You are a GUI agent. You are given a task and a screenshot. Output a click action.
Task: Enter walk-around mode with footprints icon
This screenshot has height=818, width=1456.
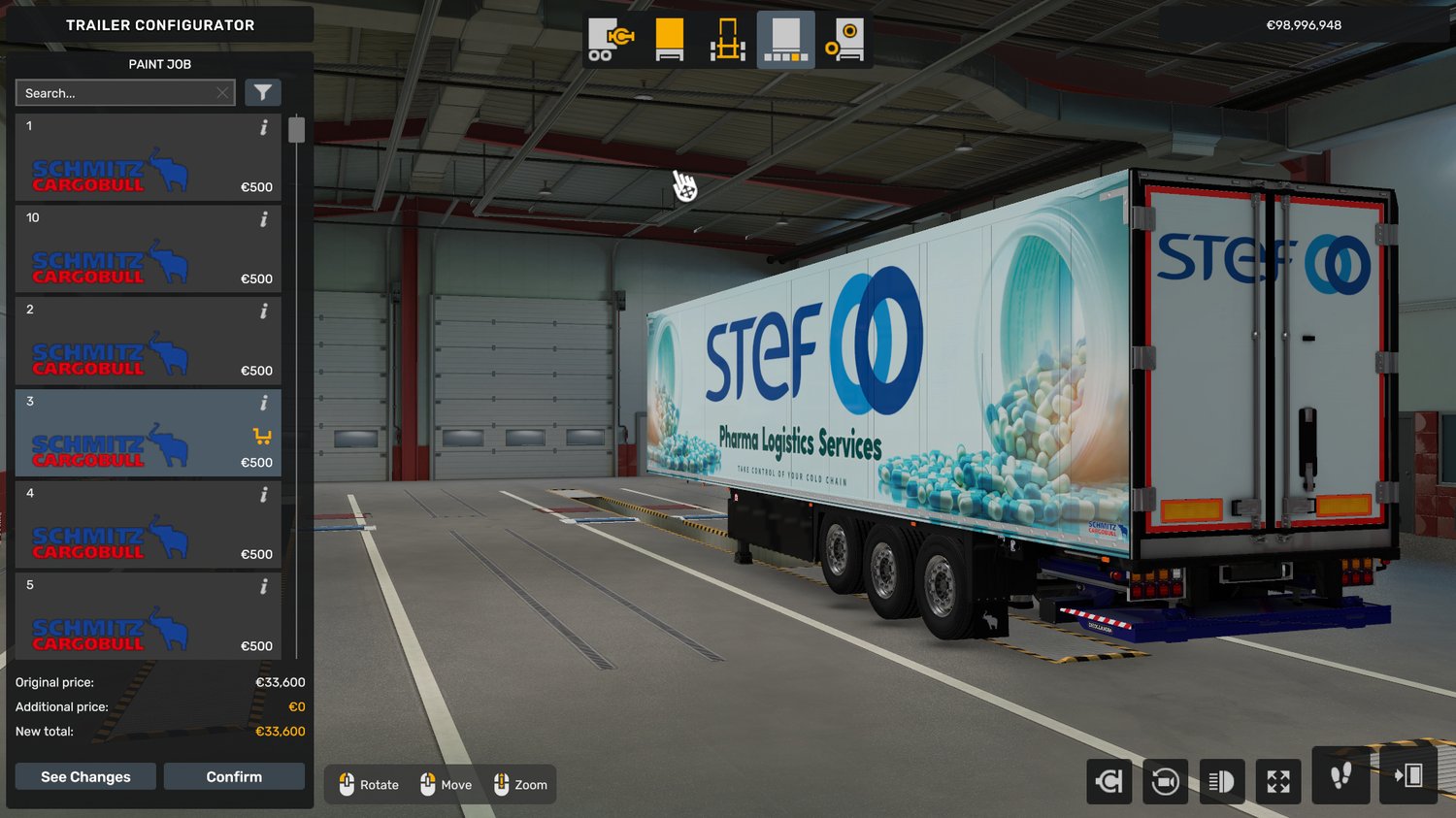(1340, 775)
